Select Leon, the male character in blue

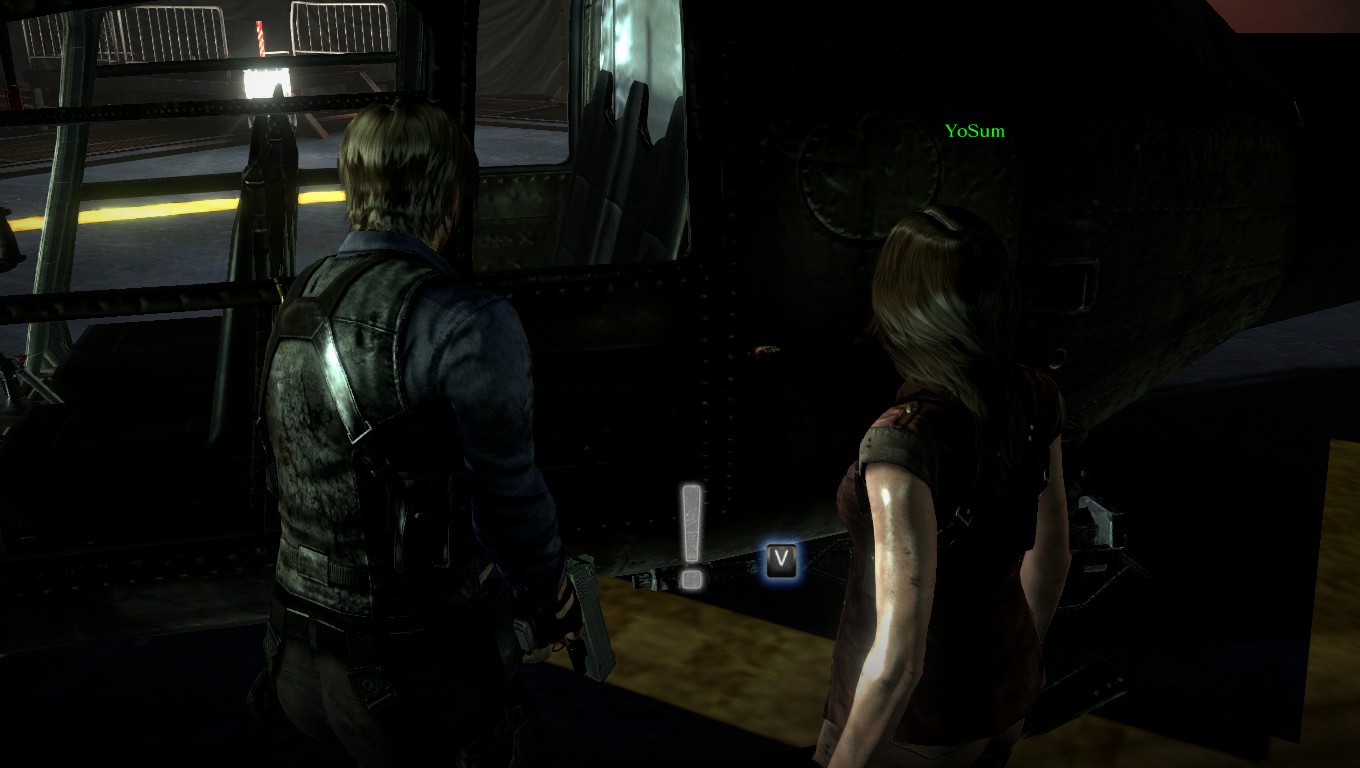[x=400, y=400]
